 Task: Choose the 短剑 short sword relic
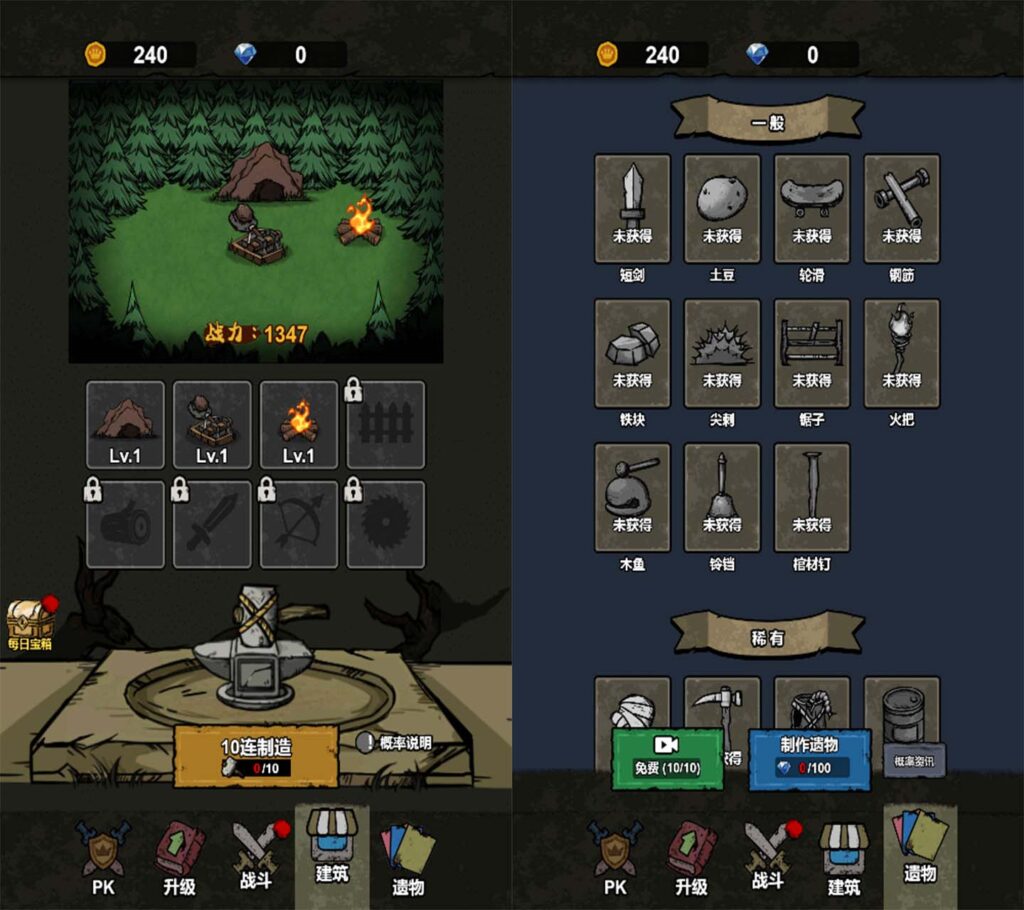632,208
